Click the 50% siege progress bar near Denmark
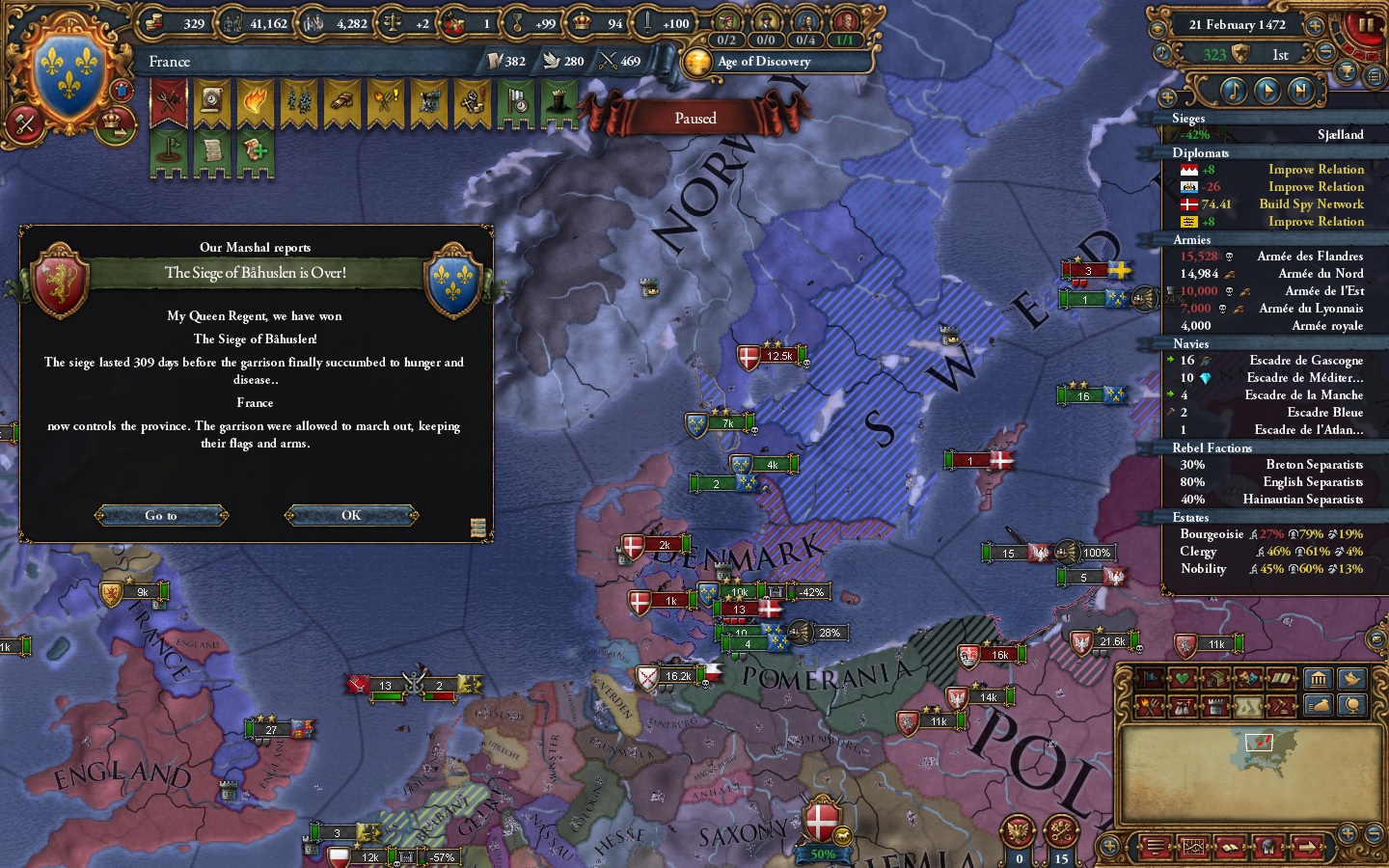The height and width of the screenshot is (868, 1389). click(822, 854)
